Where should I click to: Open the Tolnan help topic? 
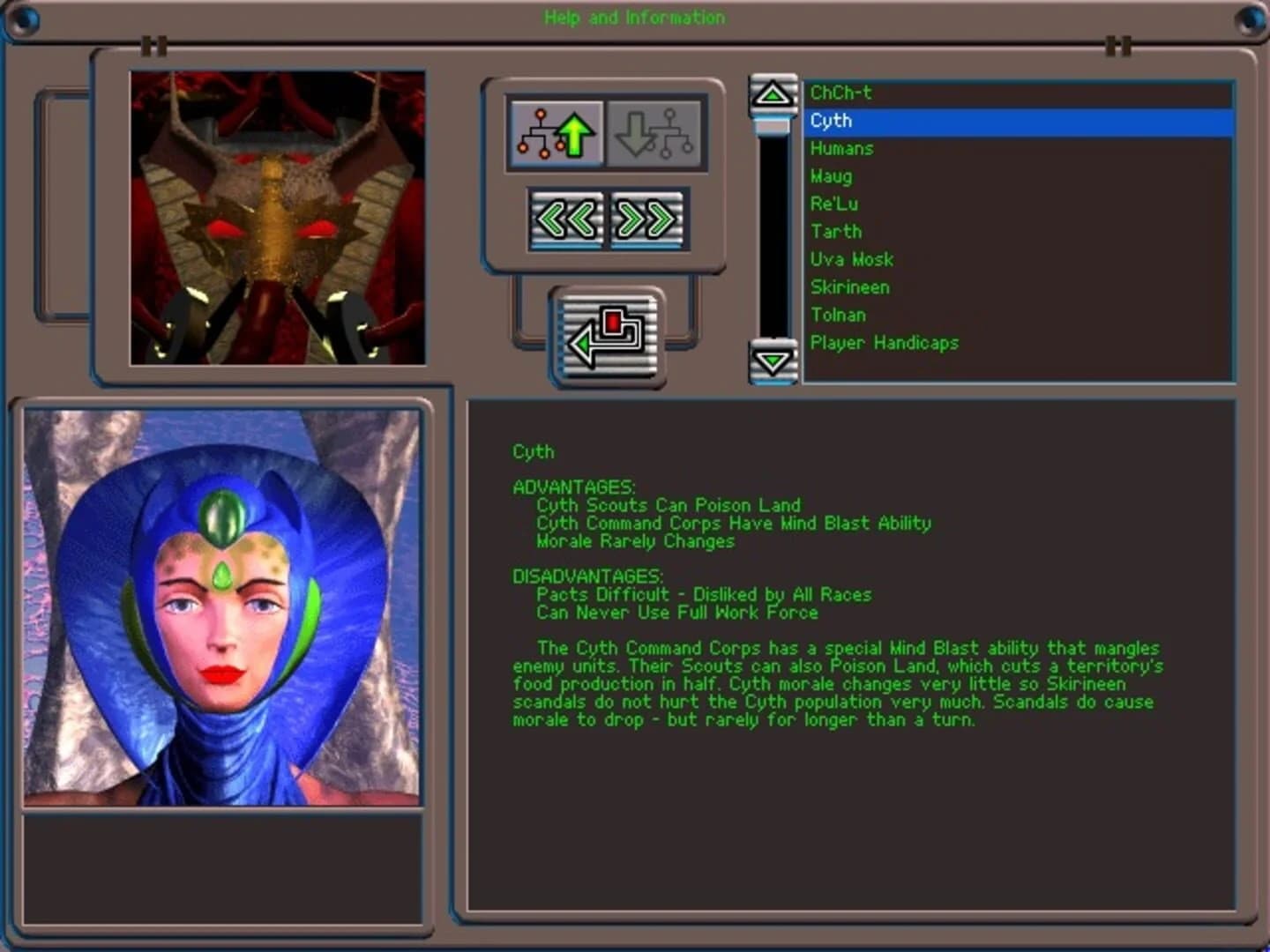pyautogui.click(x=839, y=315)
